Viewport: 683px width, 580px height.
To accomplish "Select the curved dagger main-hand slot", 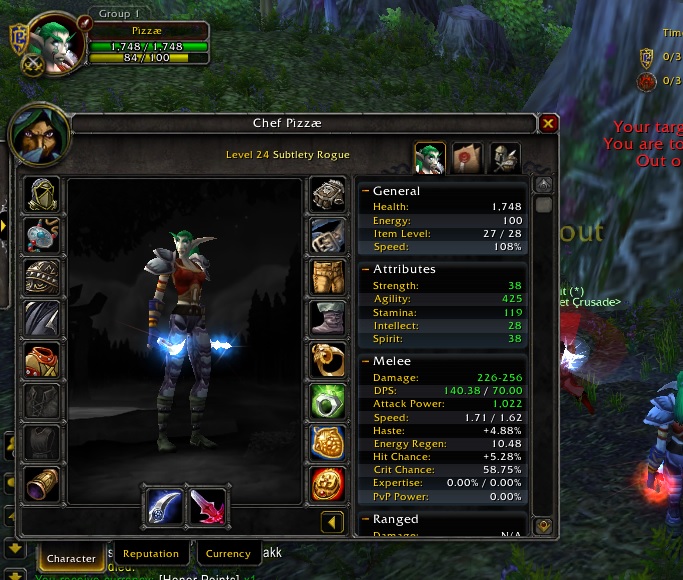I will [x=164, y=506].
